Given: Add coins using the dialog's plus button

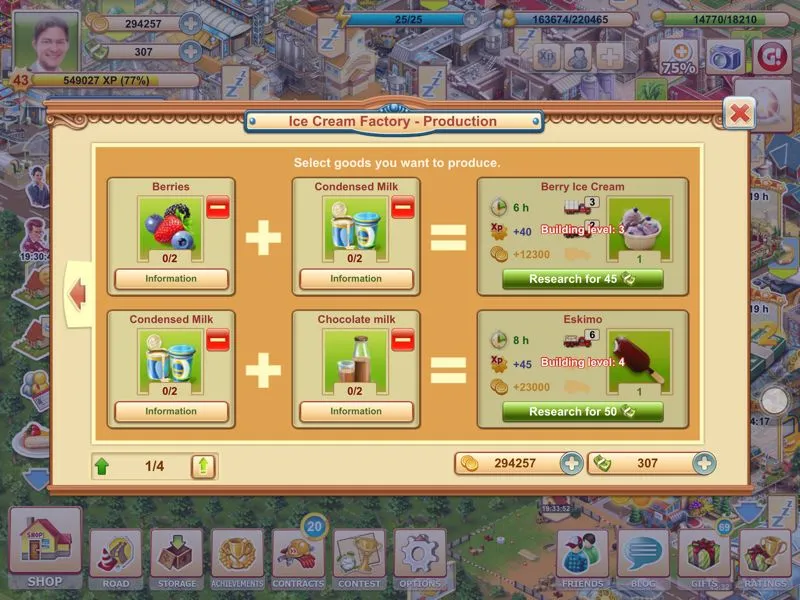Looking at the screenshot, I should [571, 464].
